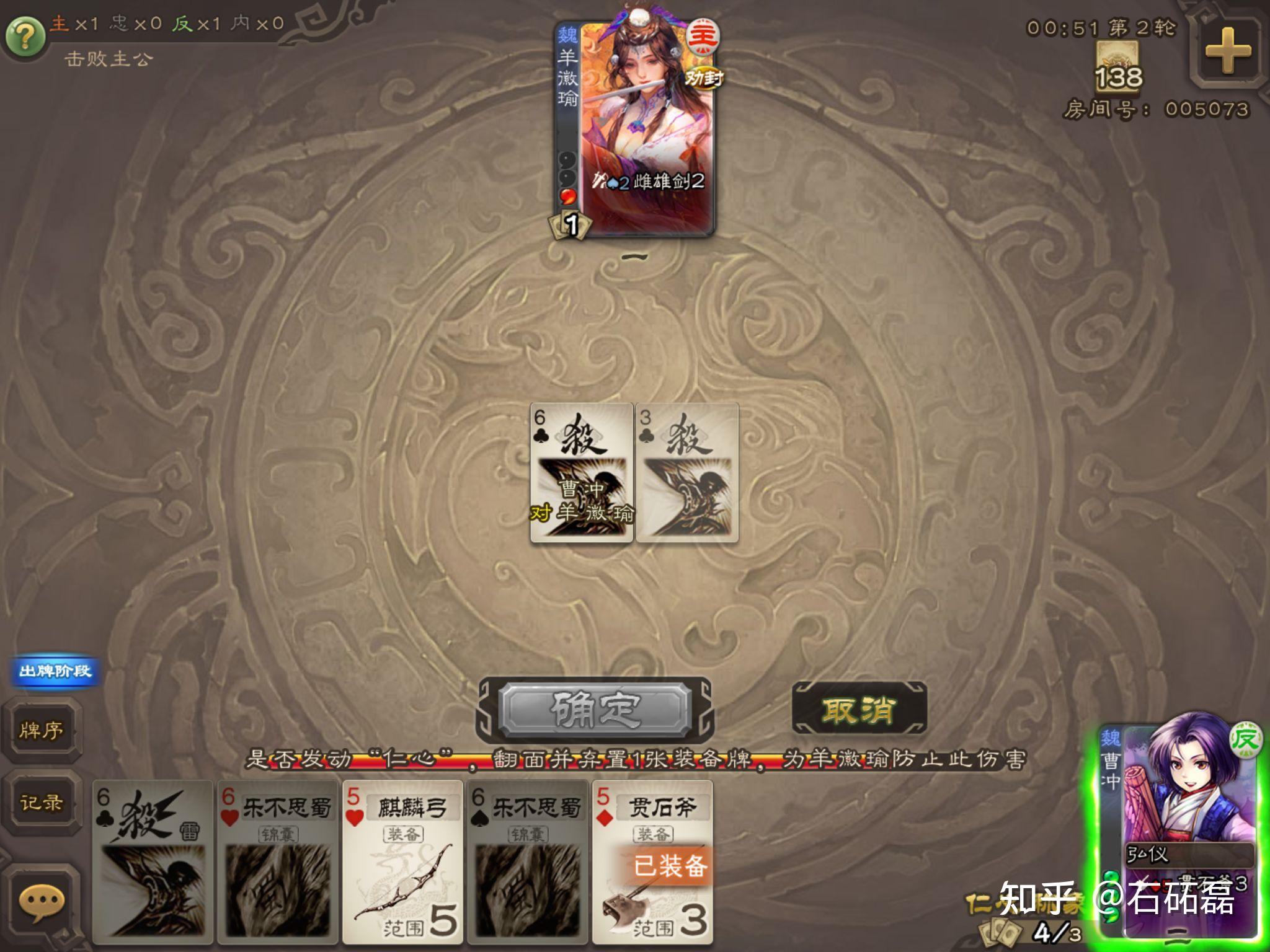This screenshot has height=952, width=1270.
Task: Open the 记录 game log
Action: tap(41, 803)
